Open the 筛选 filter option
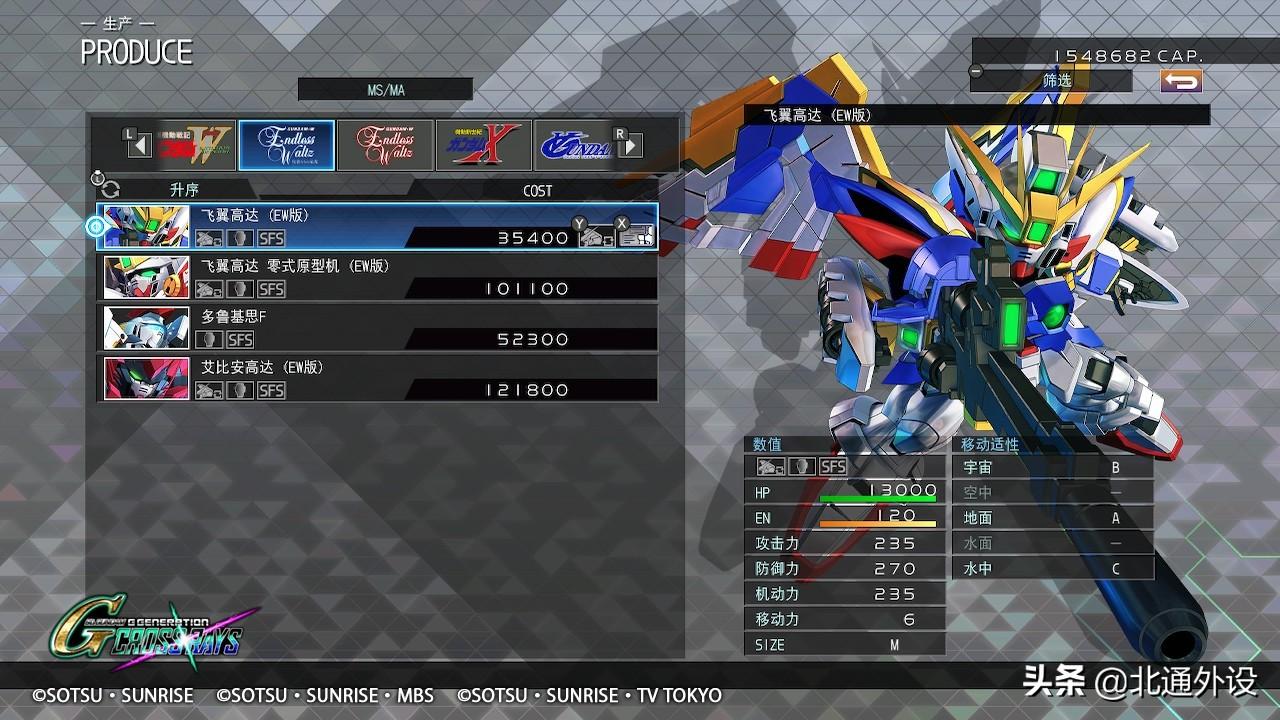The height and width of the screenshot is (720, 1280). tap(1055, 80)
